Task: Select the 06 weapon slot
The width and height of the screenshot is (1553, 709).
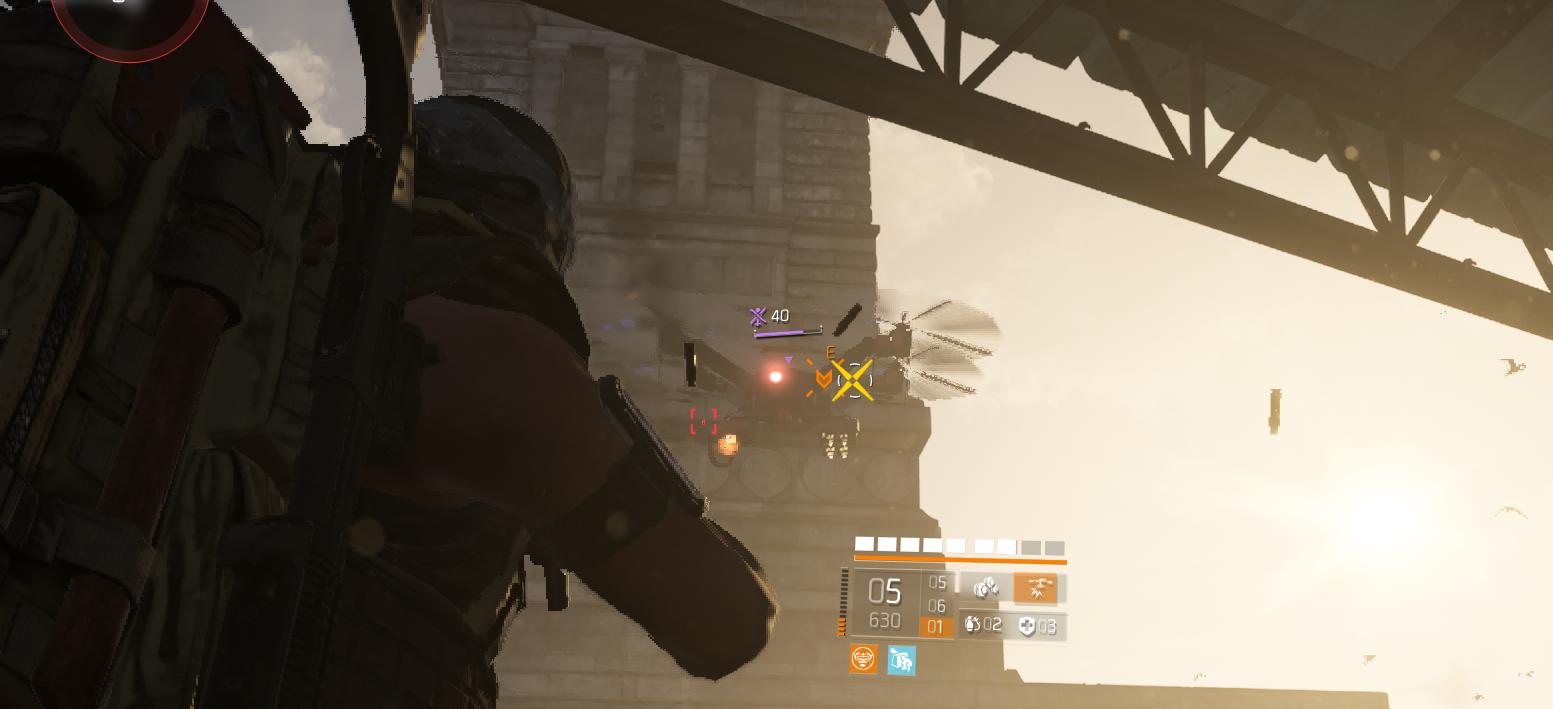Action: coord(936,606)
